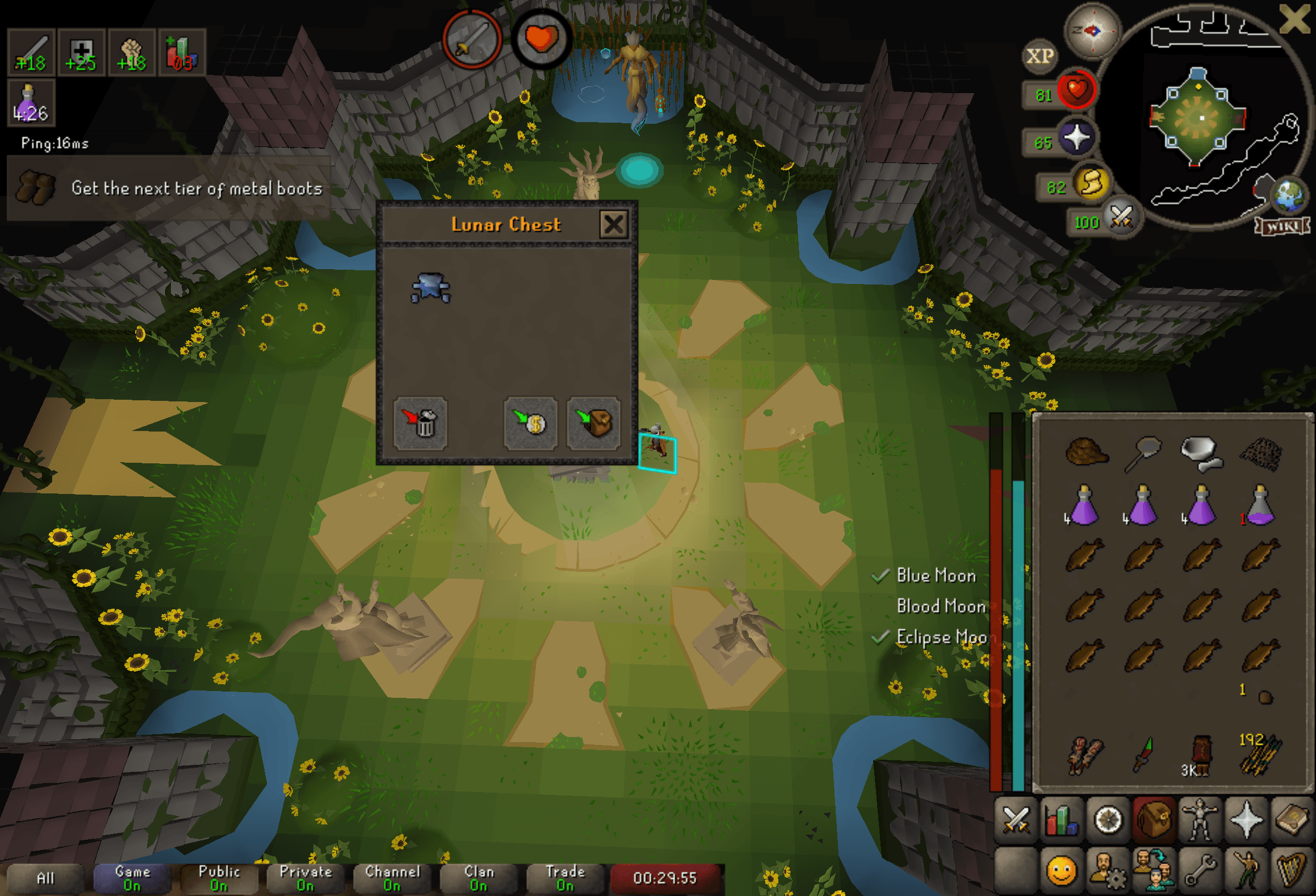This screenshot has height=896, width=1316.
Task: Click the Eclipse Moon completion checkmark
Action: click(881, 637)
